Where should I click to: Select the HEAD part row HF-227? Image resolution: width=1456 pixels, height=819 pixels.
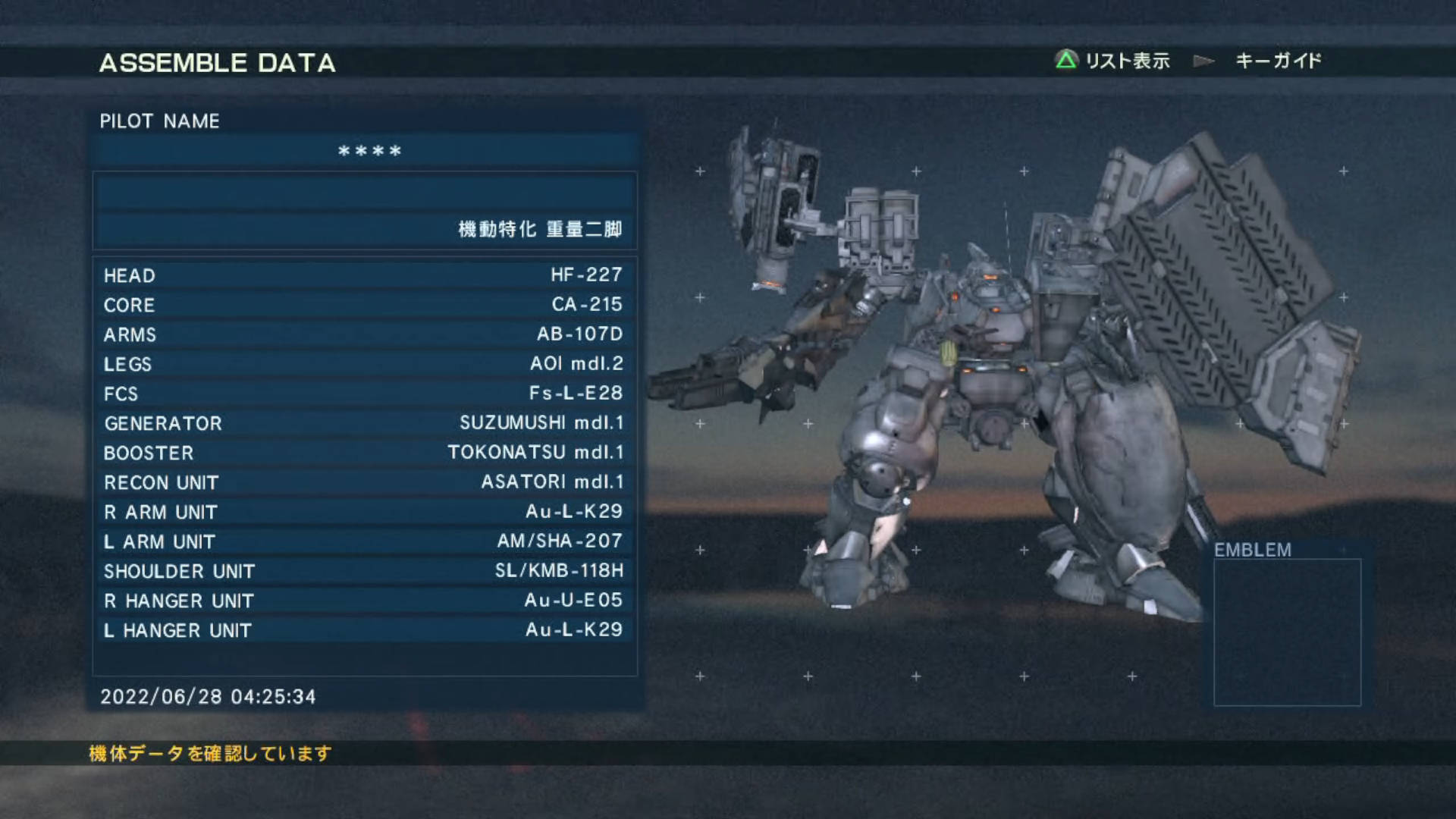tap(364, 275)
